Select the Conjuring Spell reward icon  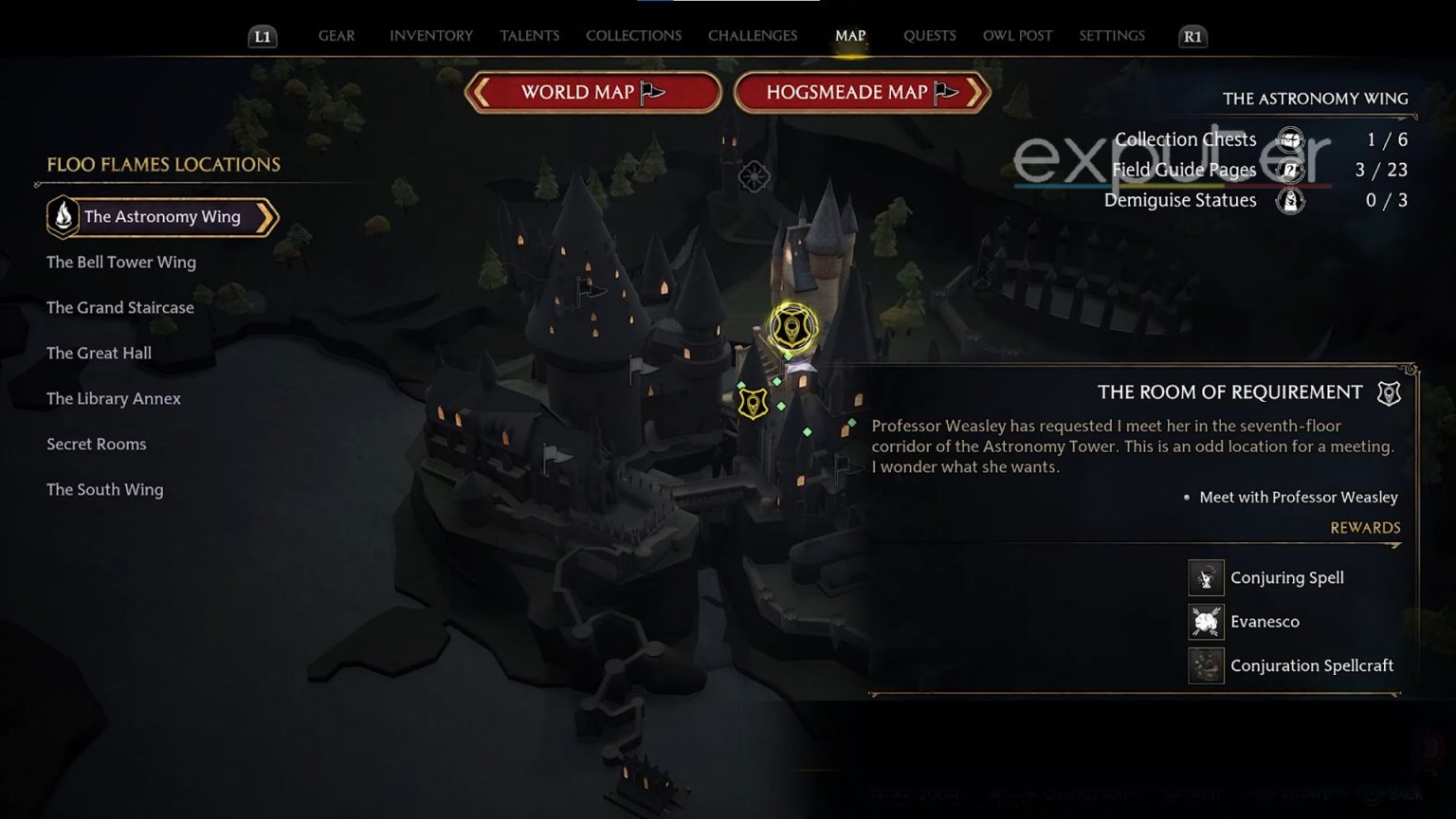point(1206,577)
